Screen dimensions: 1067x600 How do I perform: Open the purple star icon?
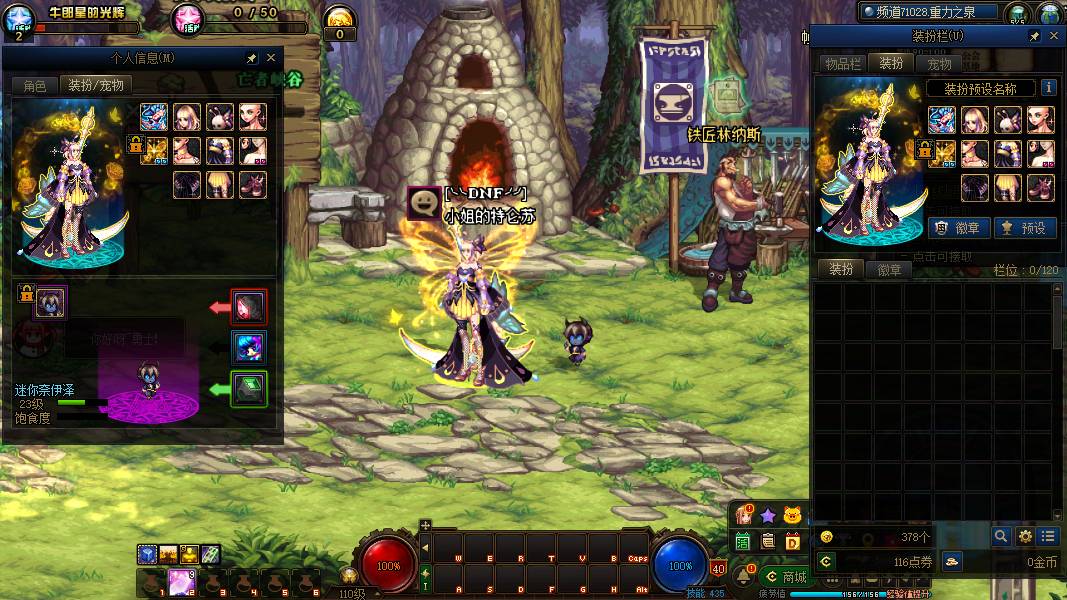point(768,515)
